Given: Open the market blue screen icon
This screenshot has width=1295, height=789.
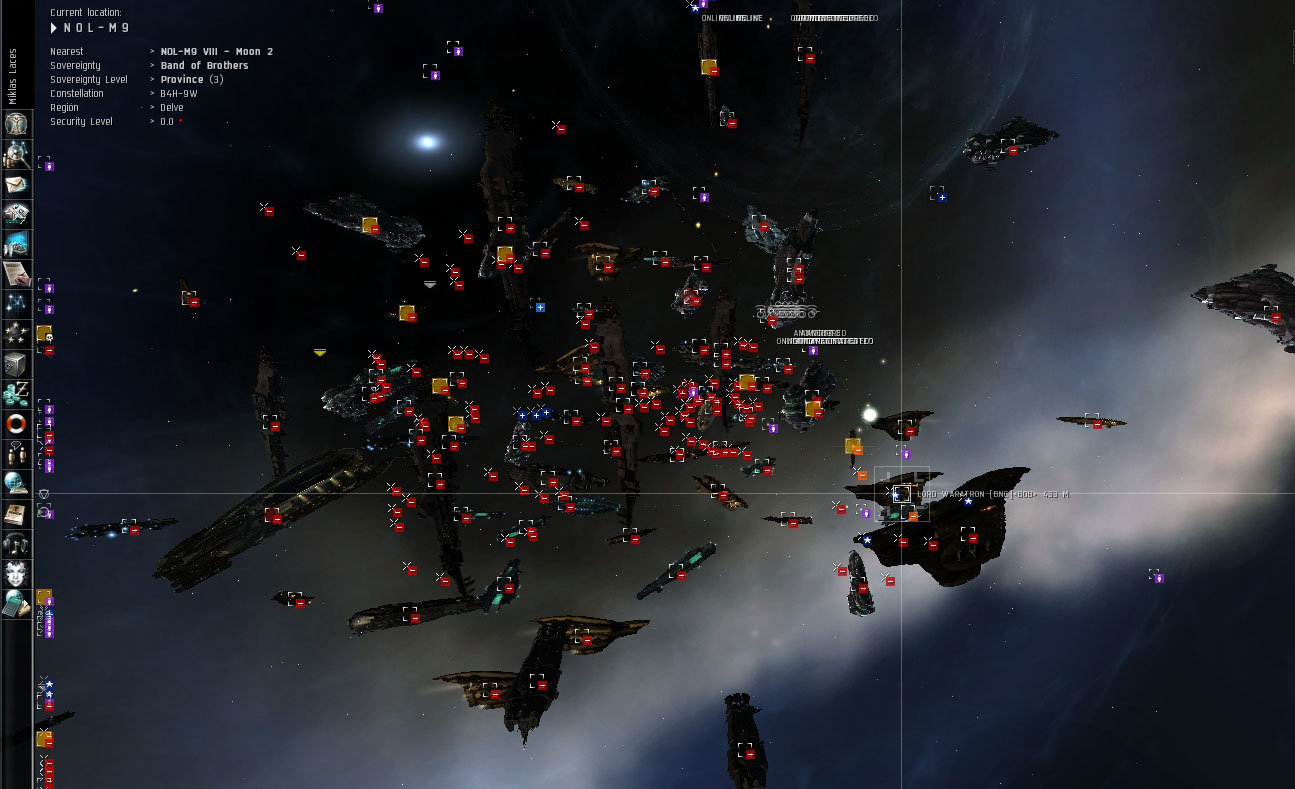Looking at the screenshot, I should [x=16, y=244].
